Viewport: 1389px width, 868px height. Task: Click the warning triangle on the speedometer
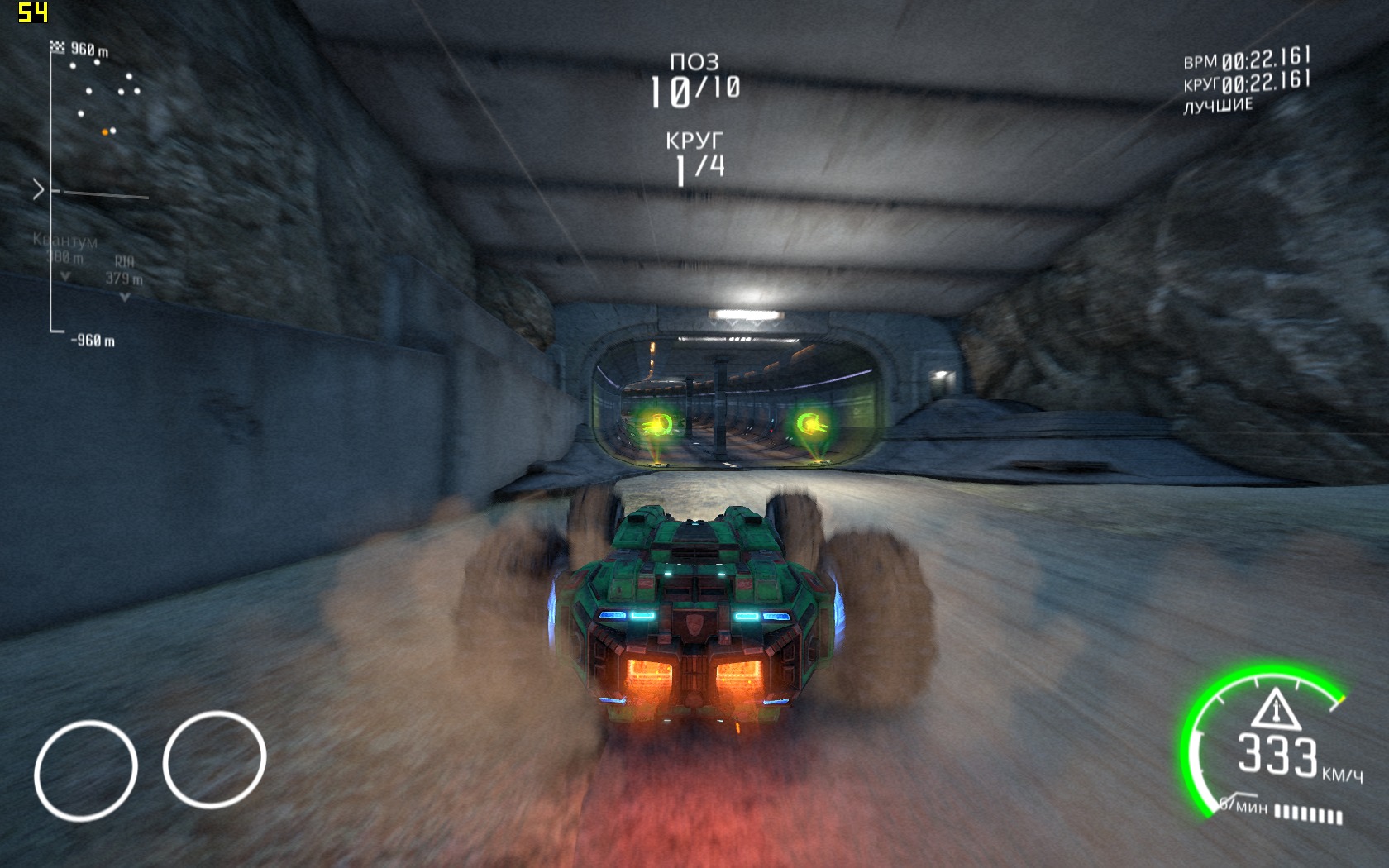(x=1276, y=708)
